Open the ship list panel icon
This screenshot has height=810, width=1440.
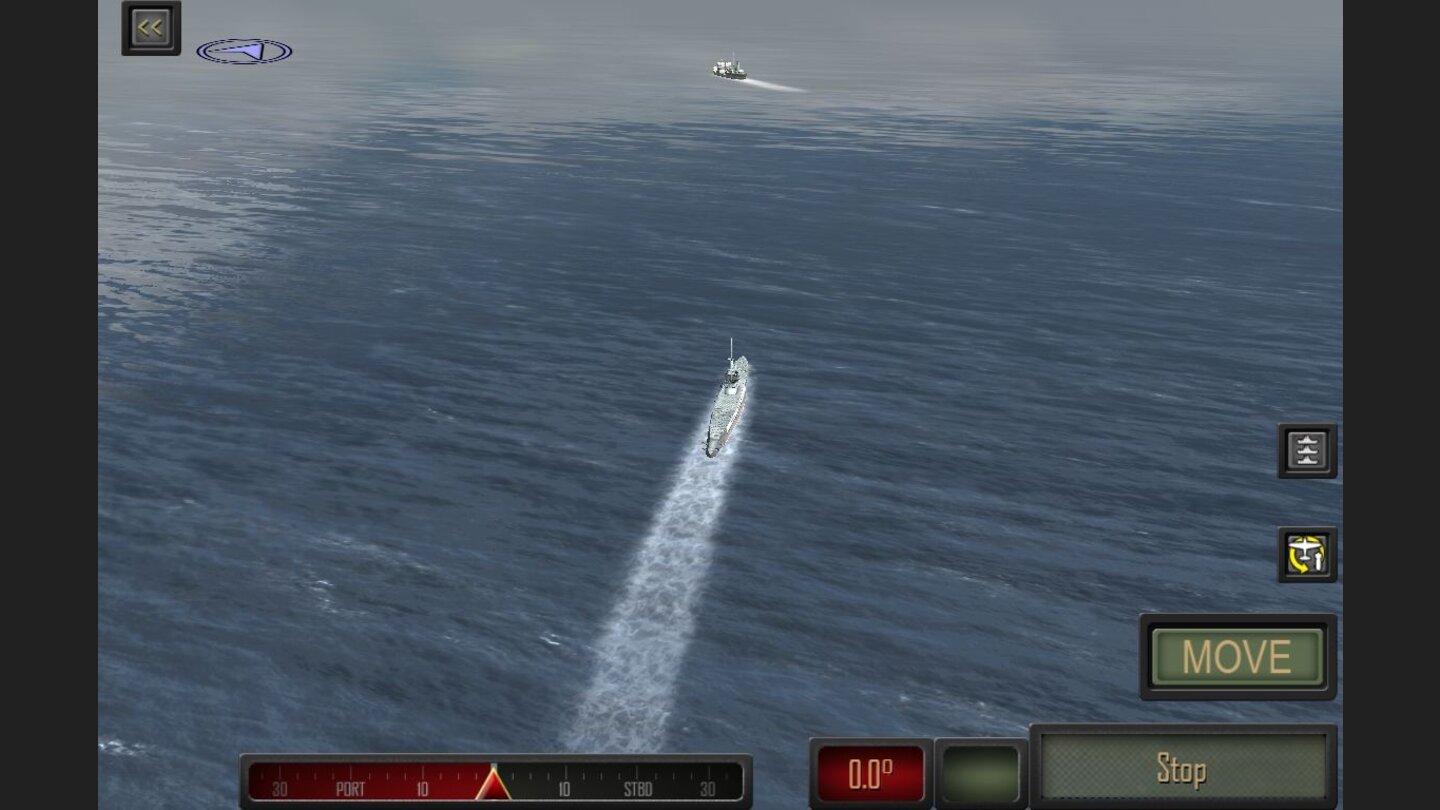(1307, 450)
